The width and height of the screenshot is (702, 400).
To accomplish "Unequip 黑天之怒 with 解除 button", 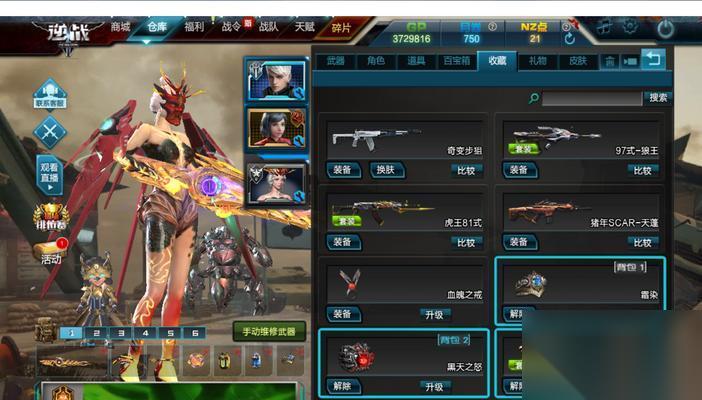I will point(343,387).
